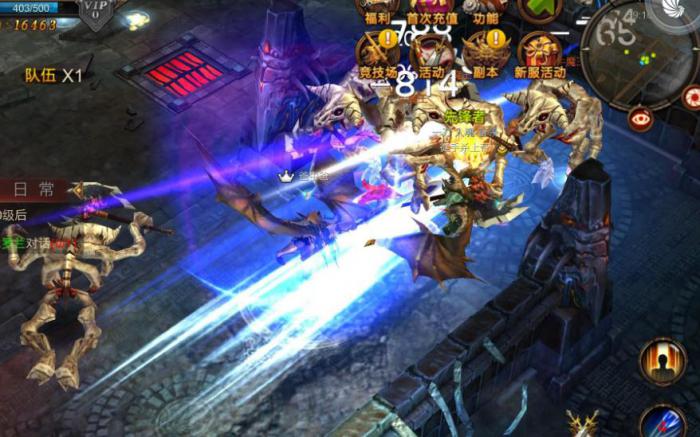Open the 队伍 team panel
The height and width of the screenshot is (437, 700).
[54, 75]
